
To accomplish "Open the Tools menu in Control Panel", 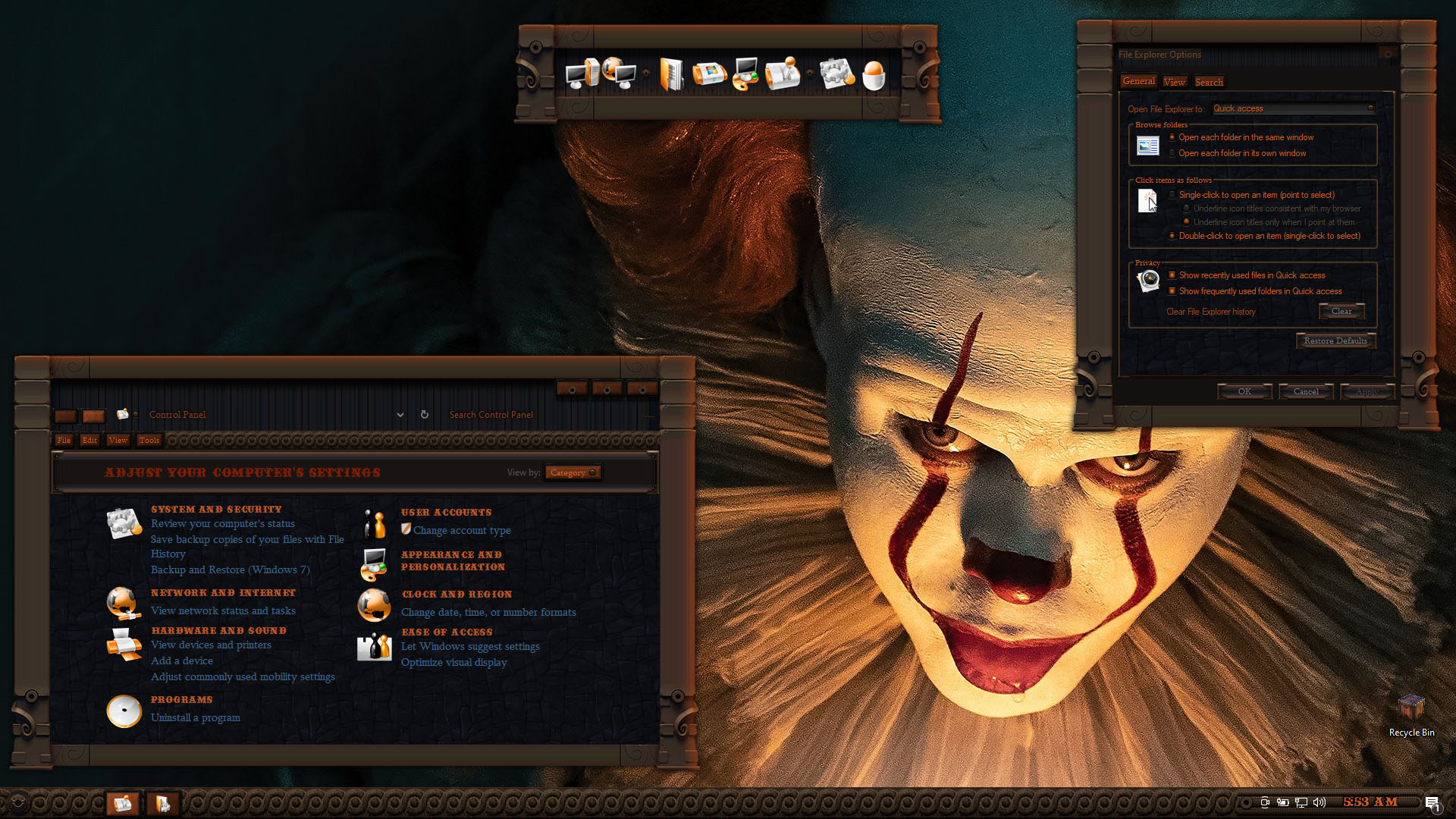I will click(x=149, y=440).
